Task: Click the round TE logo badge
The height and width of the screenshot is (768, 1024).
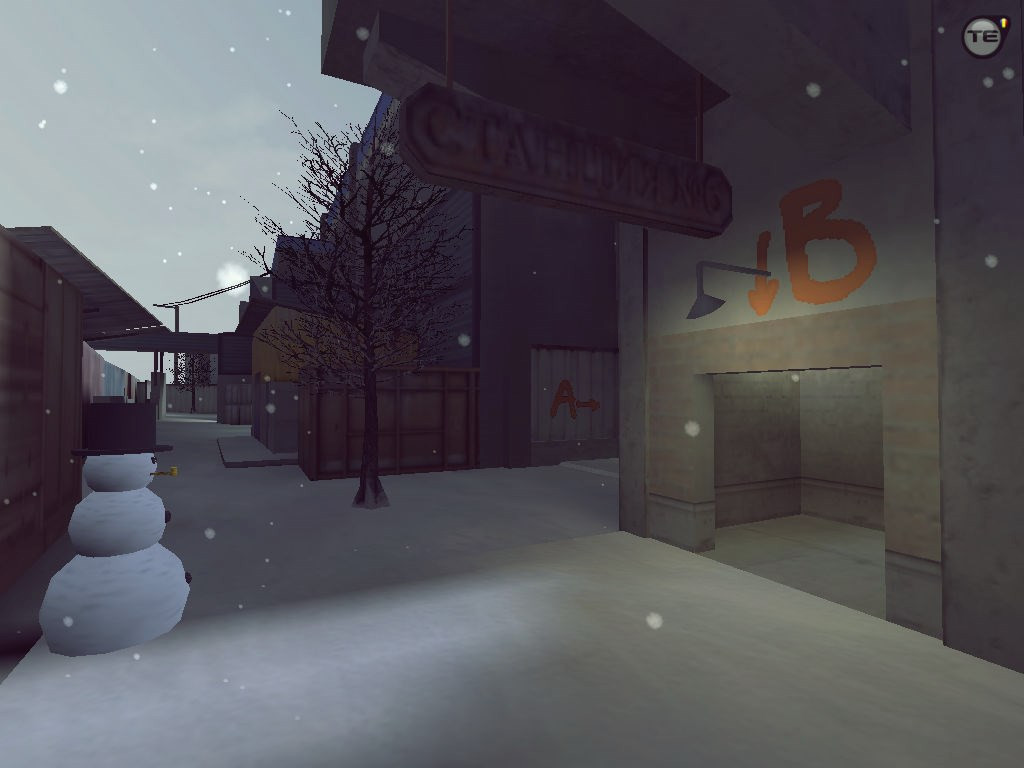Action: pyautogui.click(x=982, y=37)
